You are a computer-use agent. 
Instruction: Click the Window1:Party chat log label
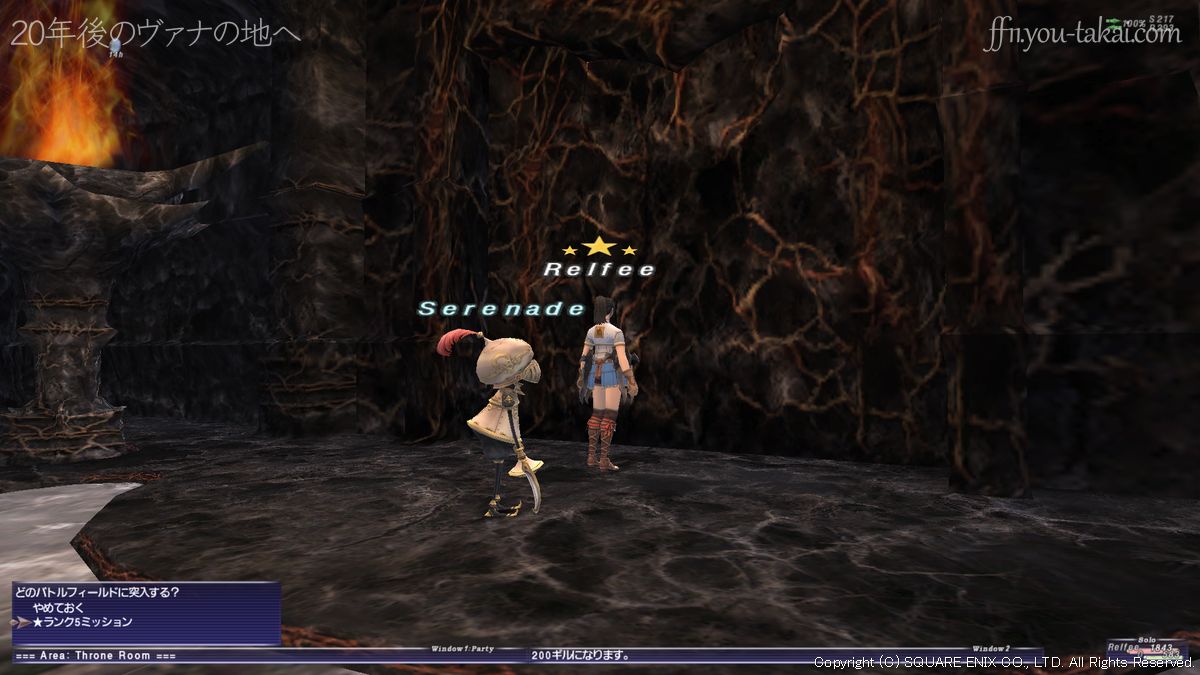coord(462,648)
